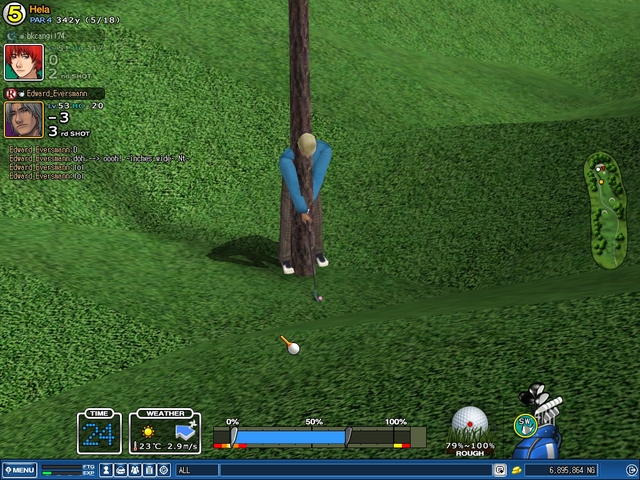The image size is (640, 480).
Task: Click the shot power gauge bar
Action: [x=319, y=437]
